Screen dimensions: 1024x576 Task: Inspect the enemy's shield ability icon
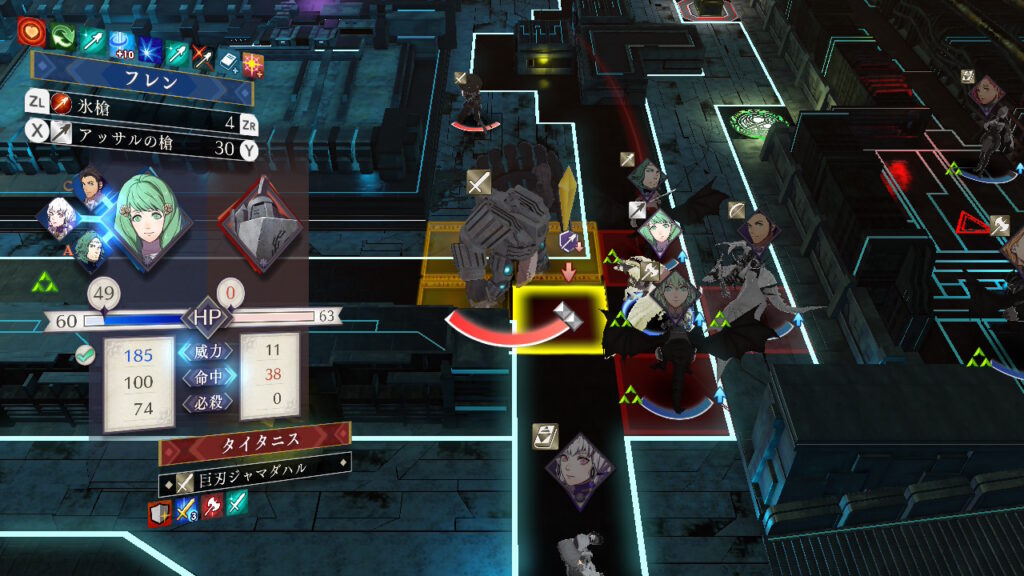point(161,513)
